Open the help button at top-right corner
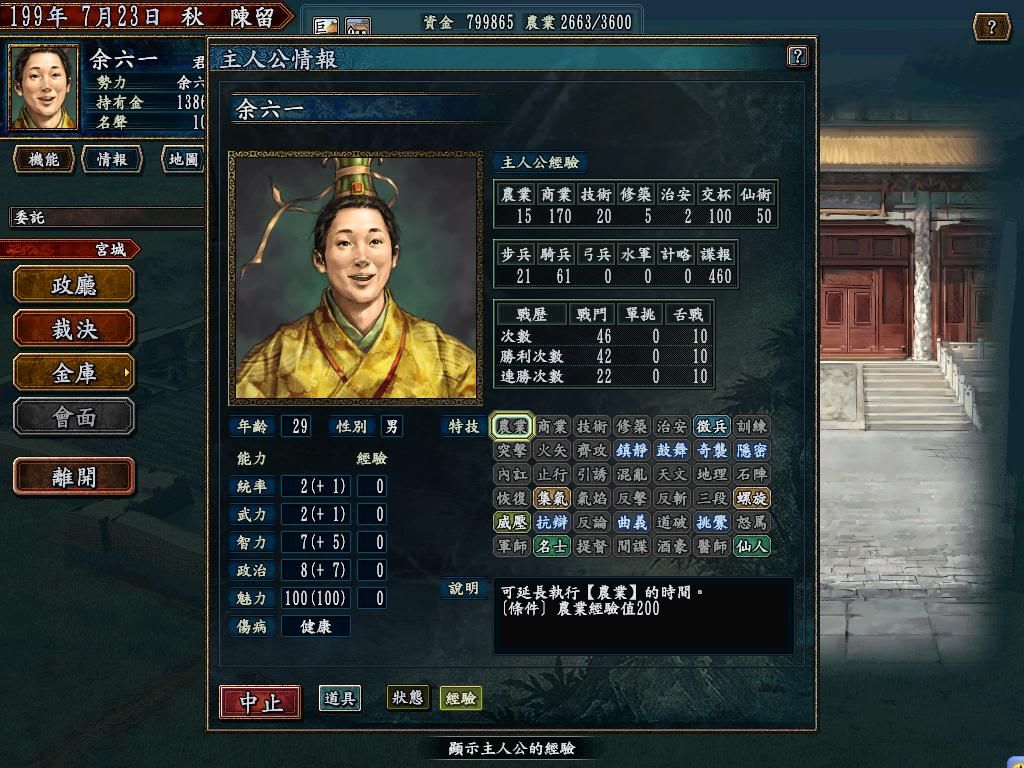 point(990,27)
